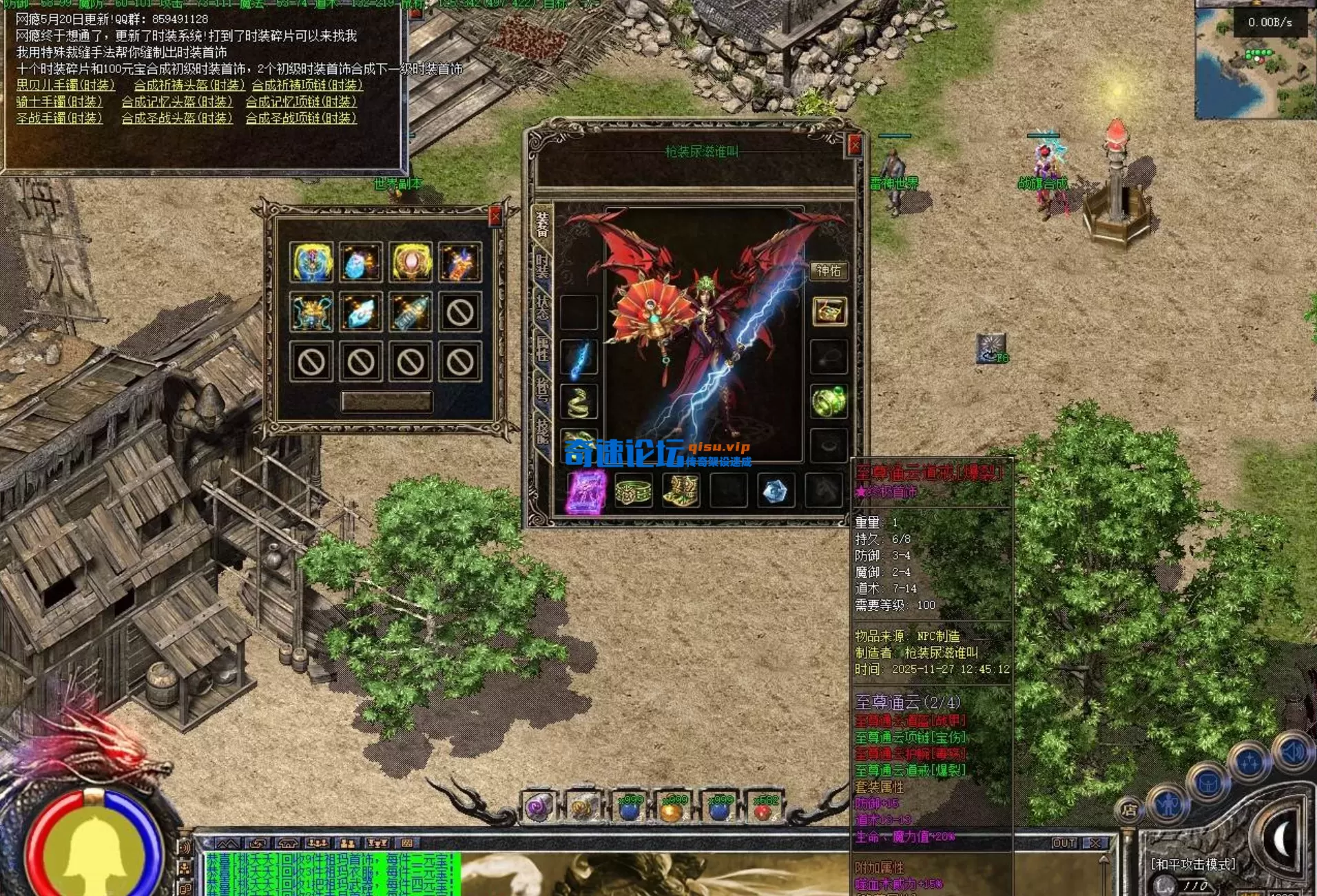This screenshot has height=896, width=1317.
Task: Use the red potion hotbar slot
Action: [x=763, y=808]
